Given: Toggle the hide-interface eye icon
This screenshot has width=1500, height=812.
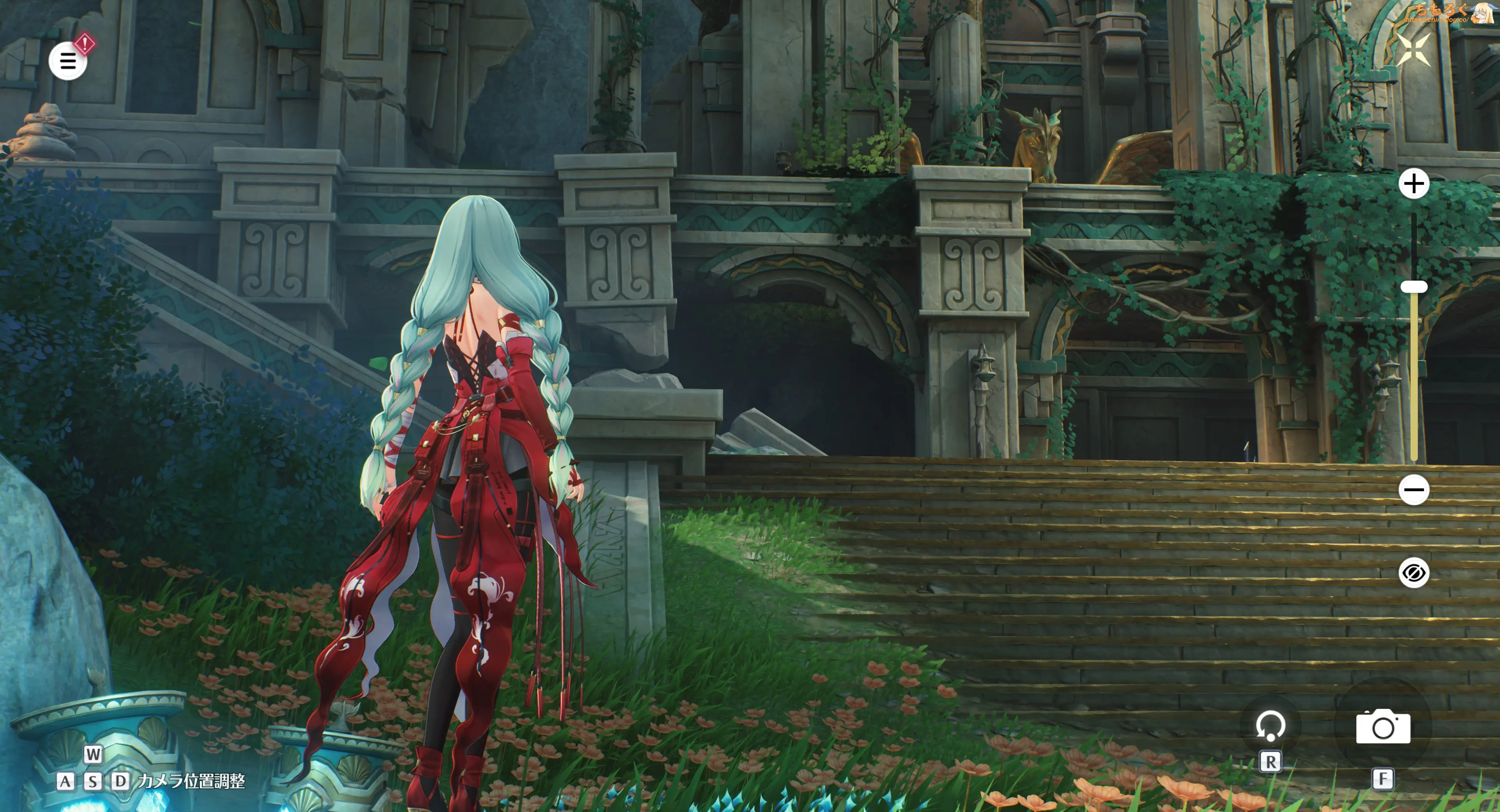Looking at the screenshot, I should pos(1414,573).
